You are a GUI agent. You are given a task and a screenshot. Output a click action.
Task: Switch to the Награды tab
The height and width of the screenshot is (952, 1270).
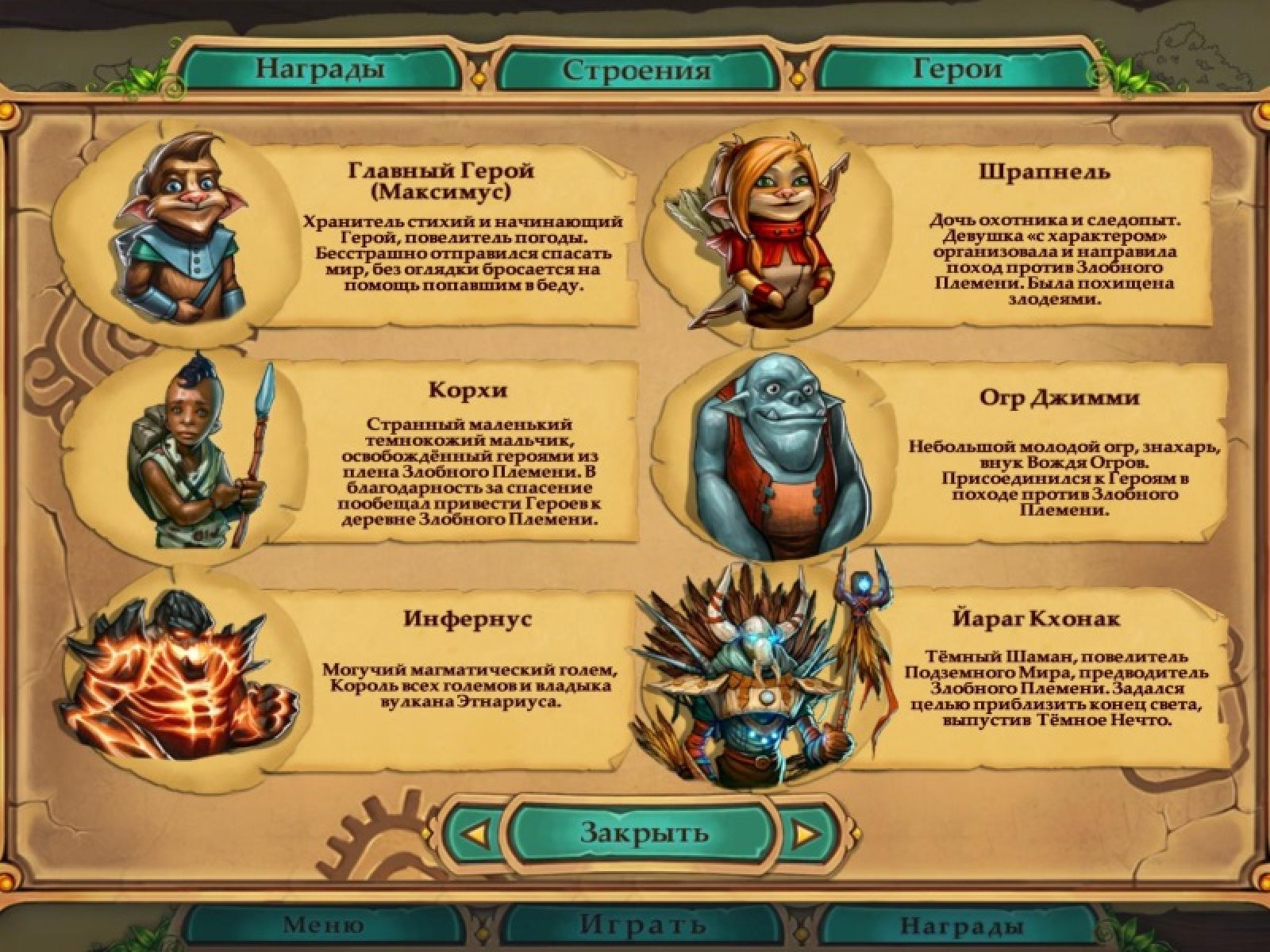319,69
